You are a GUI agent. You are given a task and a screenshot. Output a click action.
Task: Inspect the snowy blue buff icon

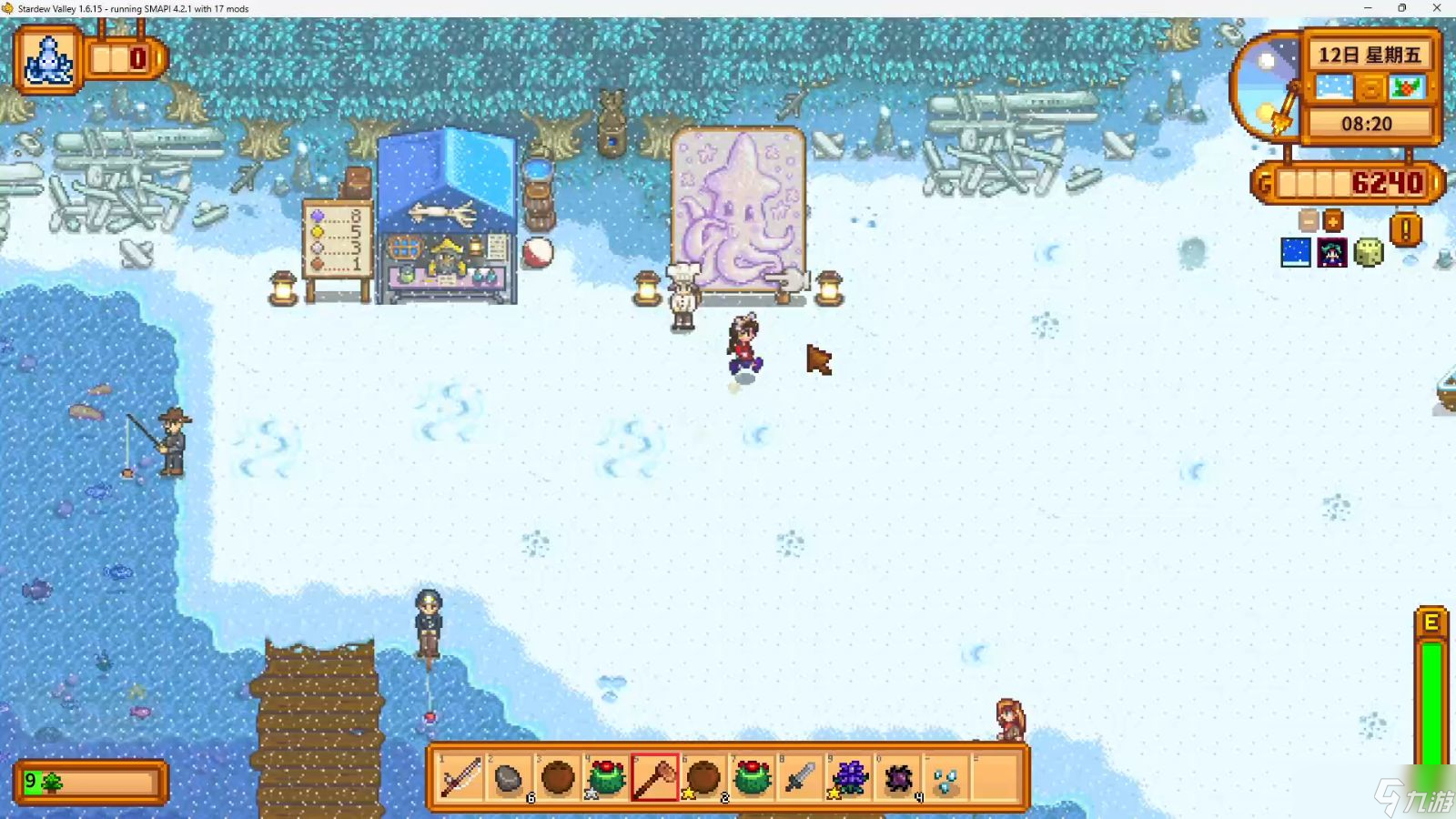tap(1296, 252)
